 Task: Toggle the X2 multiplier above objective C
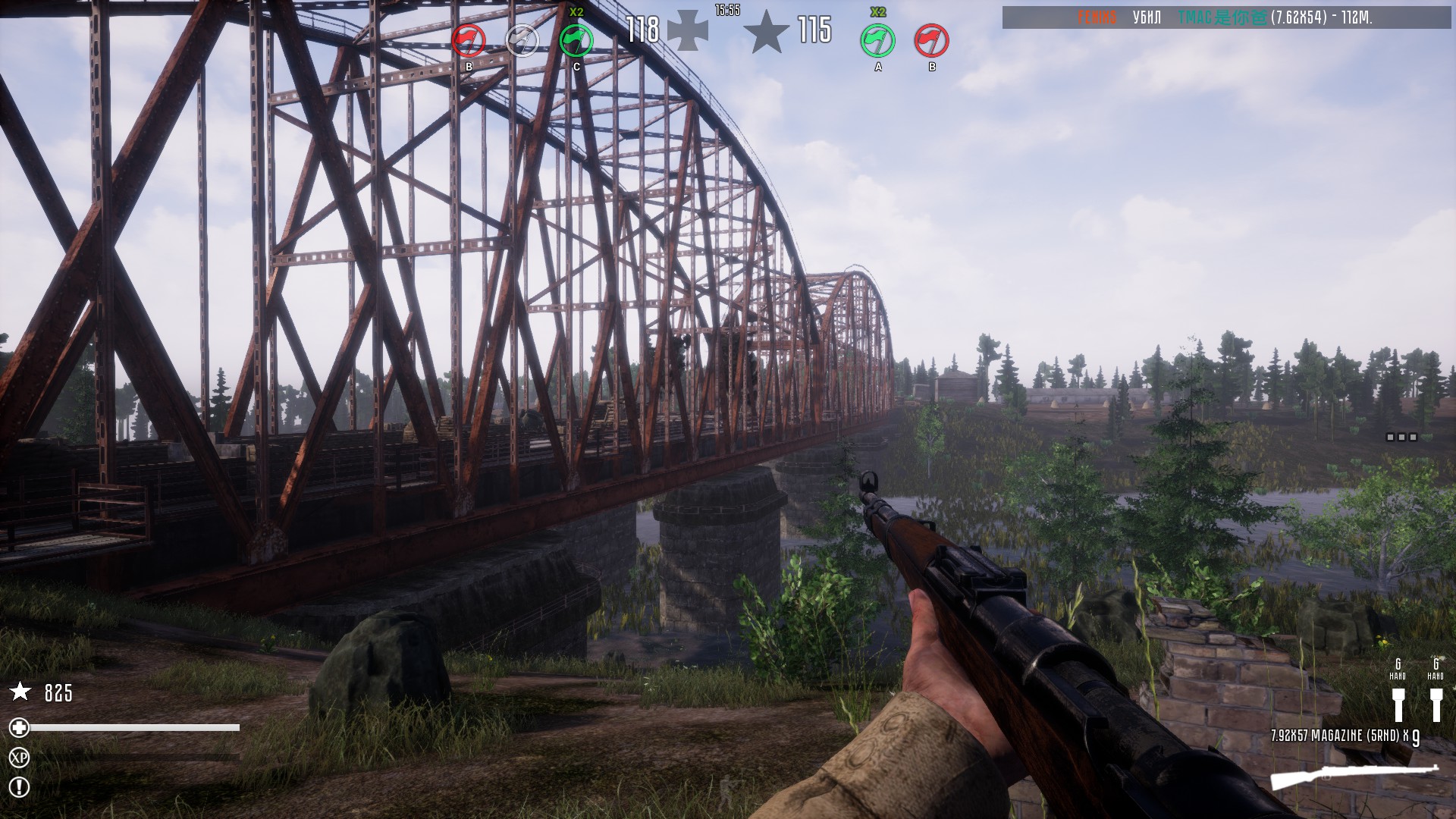(576, 13)
